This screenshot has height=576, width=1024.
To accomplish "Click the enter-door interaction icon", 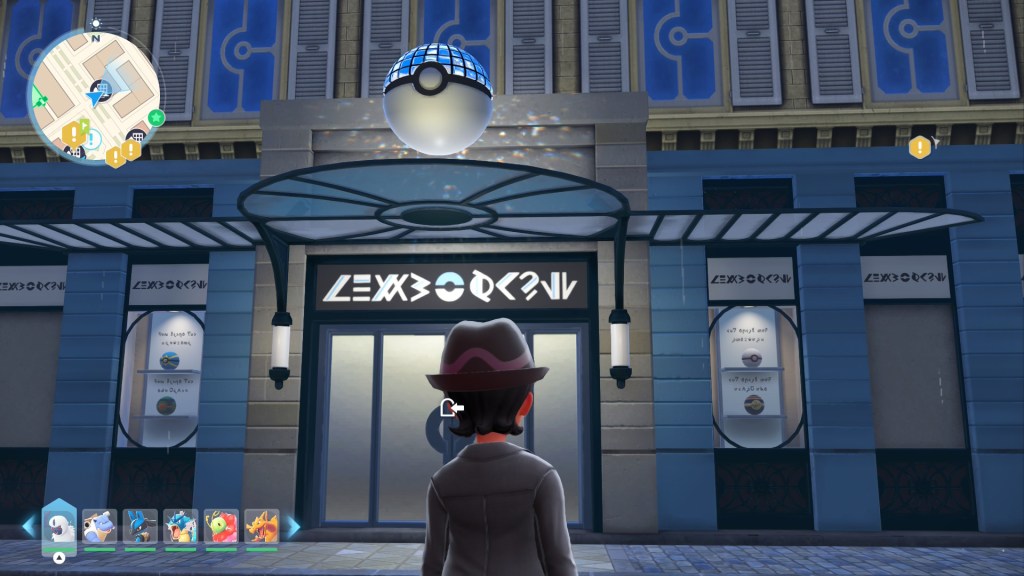I will tap(452, 408).
